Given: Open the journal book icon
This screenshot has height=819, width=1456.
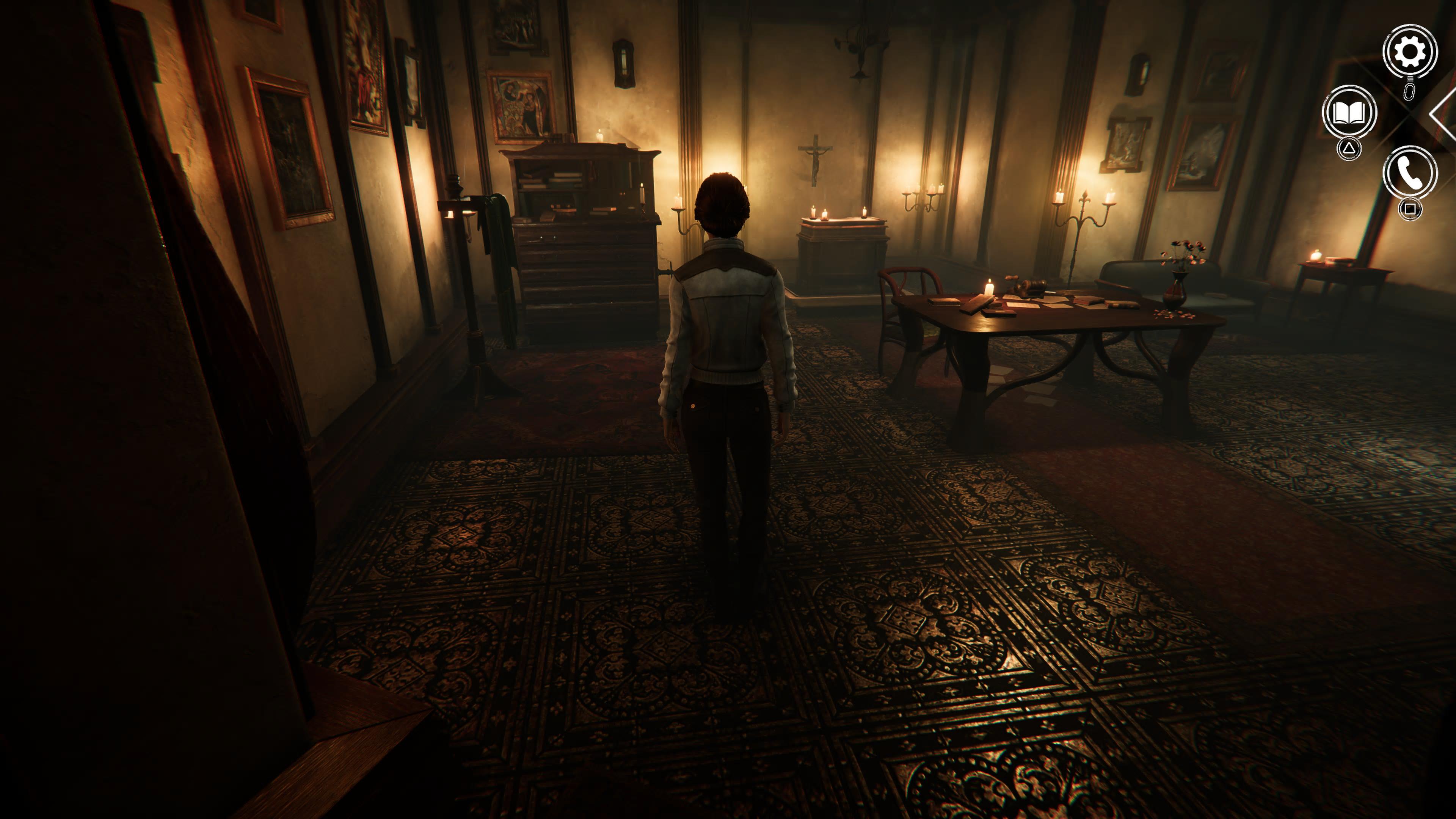Looking at the screenshot, I should click(x=1349, y=113).
